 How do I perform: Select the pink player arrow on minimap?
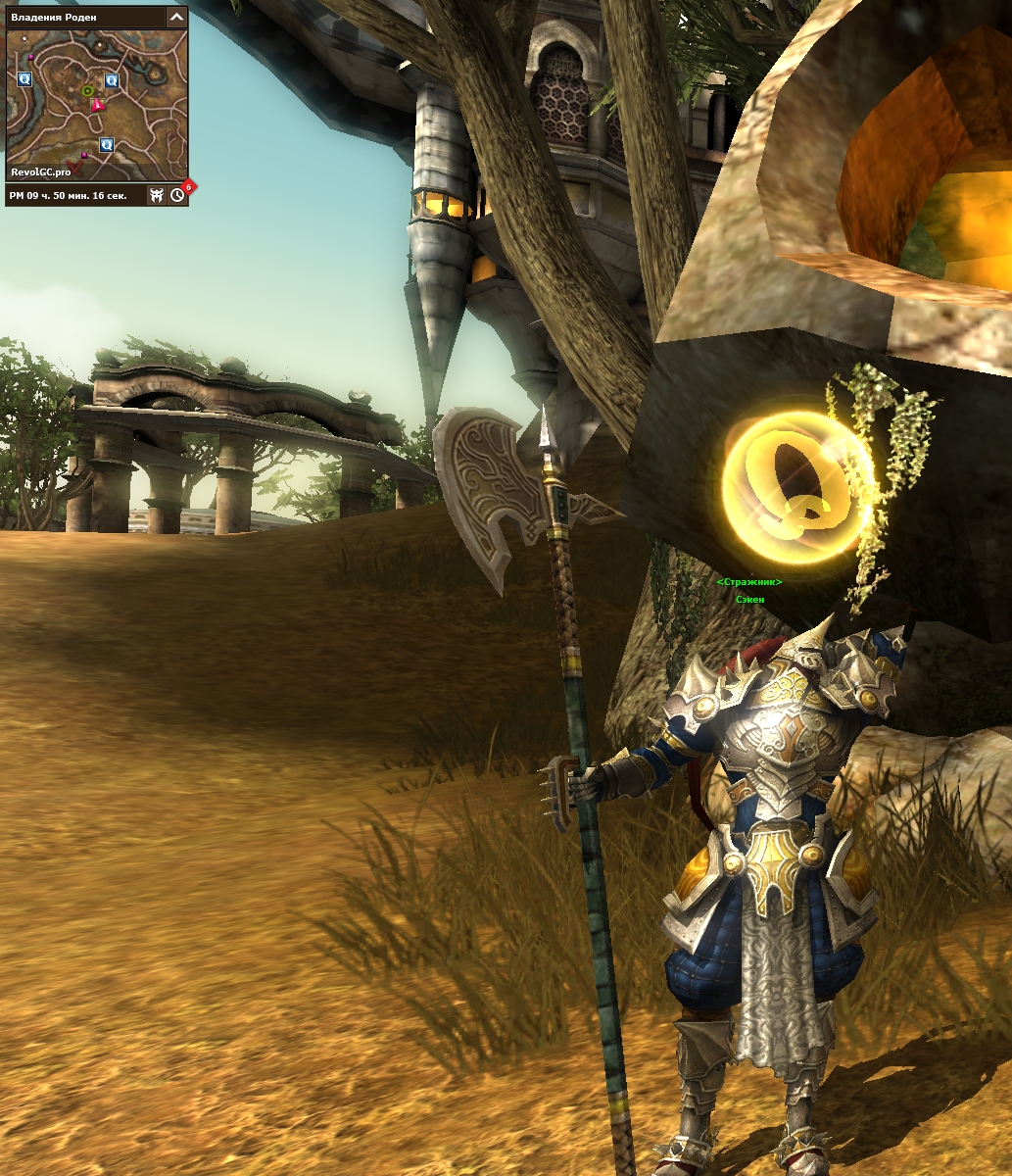(x=96, y=106)
